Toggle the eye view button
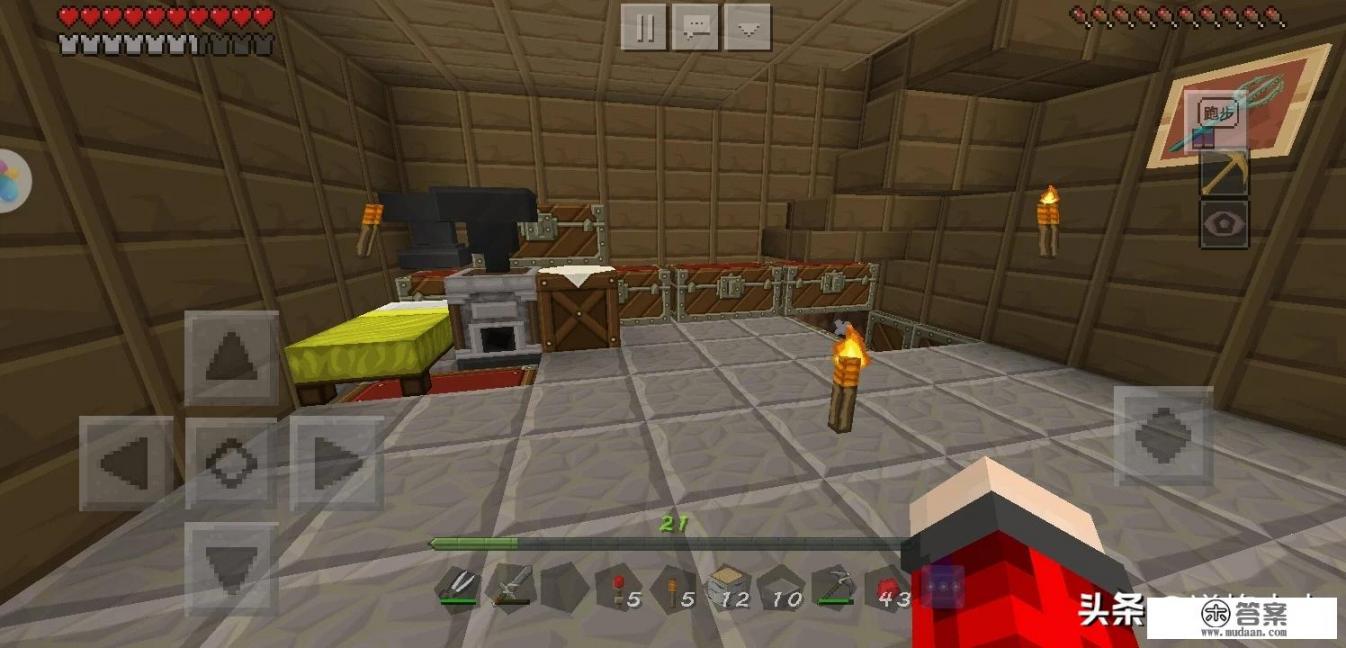The image size is (1346, 648). 1223,224
